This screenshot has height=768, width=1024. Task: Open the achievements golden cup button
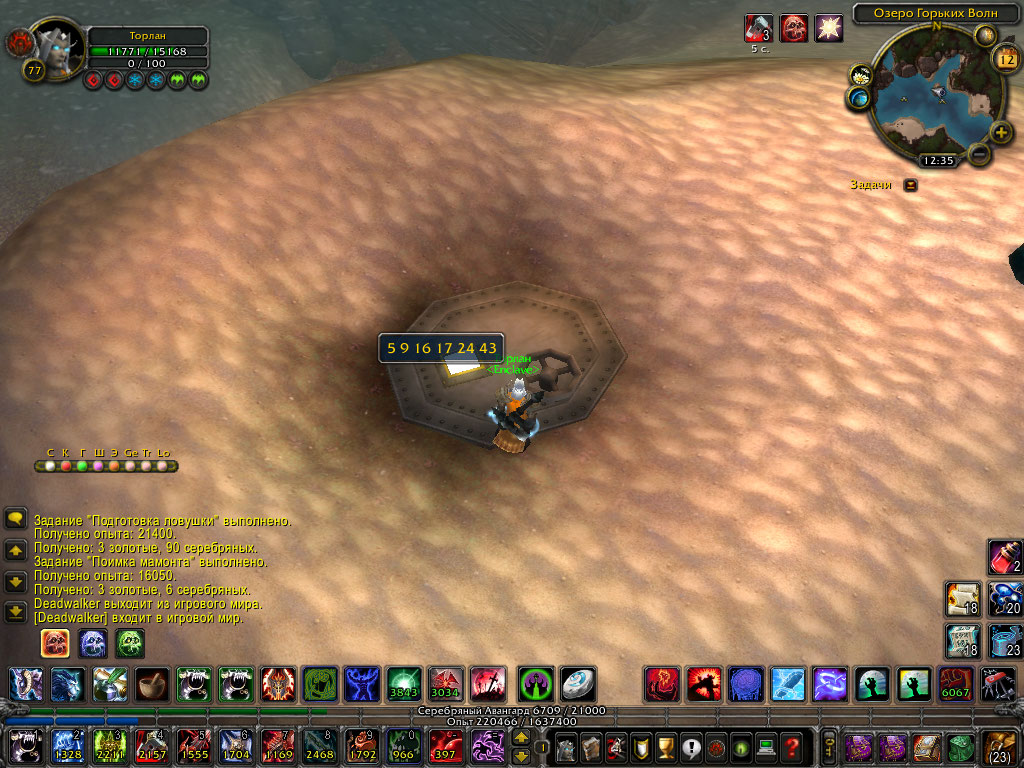(x=663, y=747)
